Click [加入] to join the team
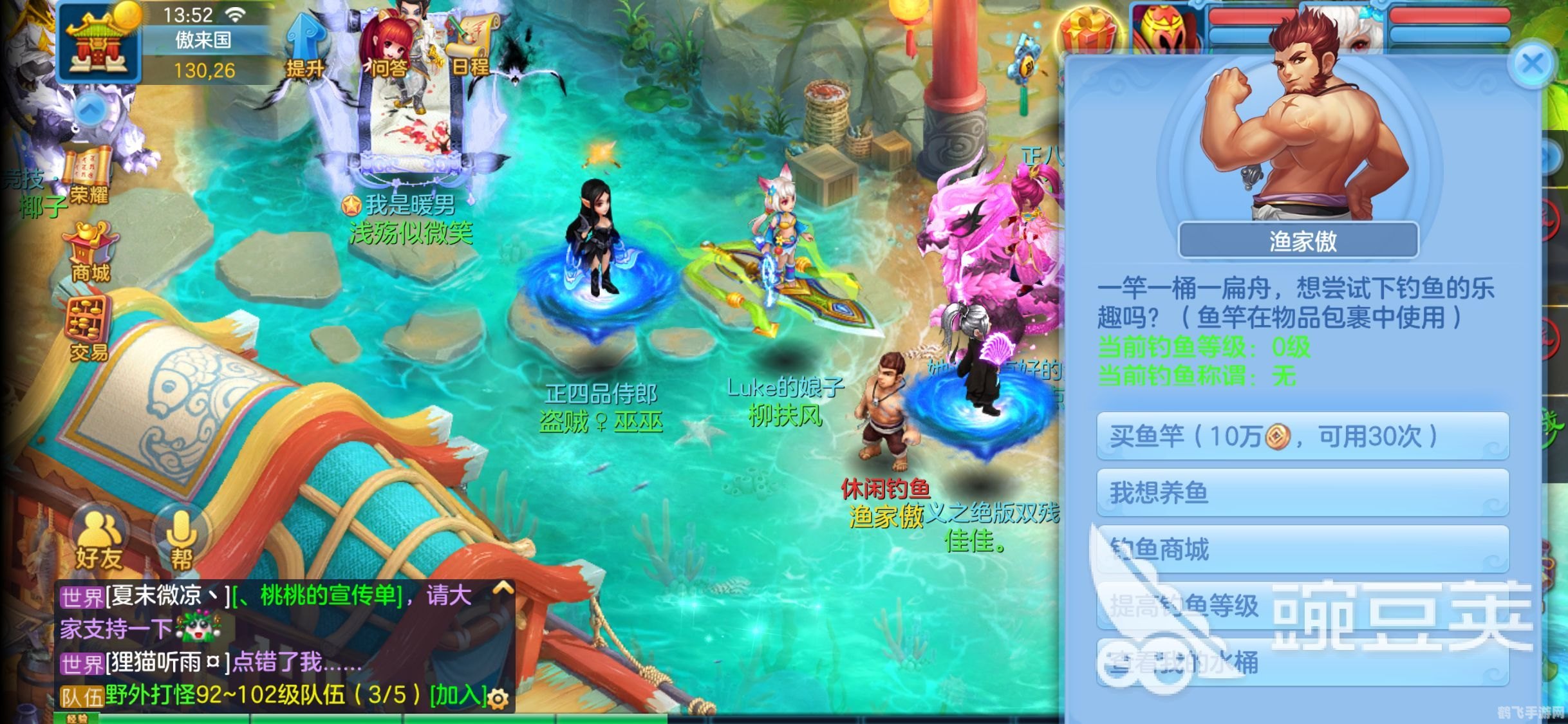The width and height of the screenshot is (1568, 724). [x=458, y=696]
